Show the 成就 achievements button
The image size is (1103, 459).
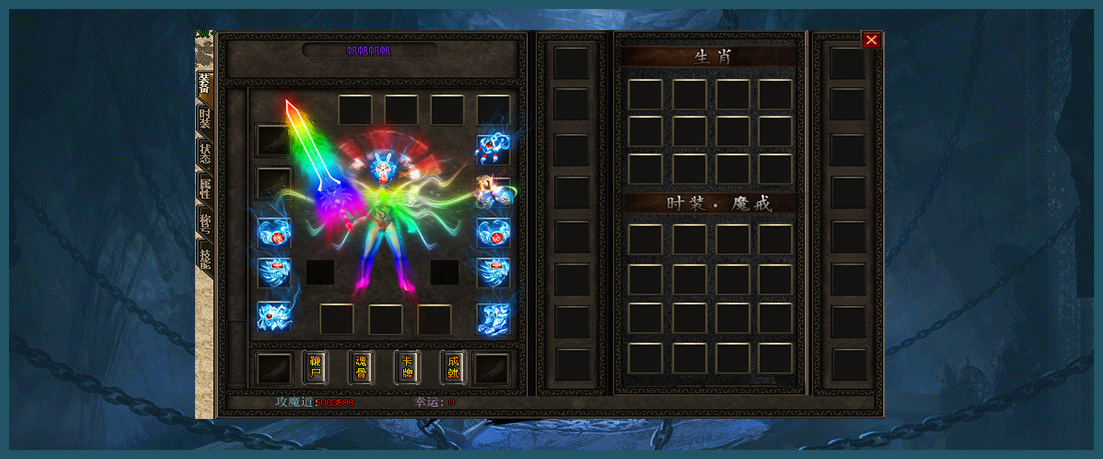(x=453, y=367)
